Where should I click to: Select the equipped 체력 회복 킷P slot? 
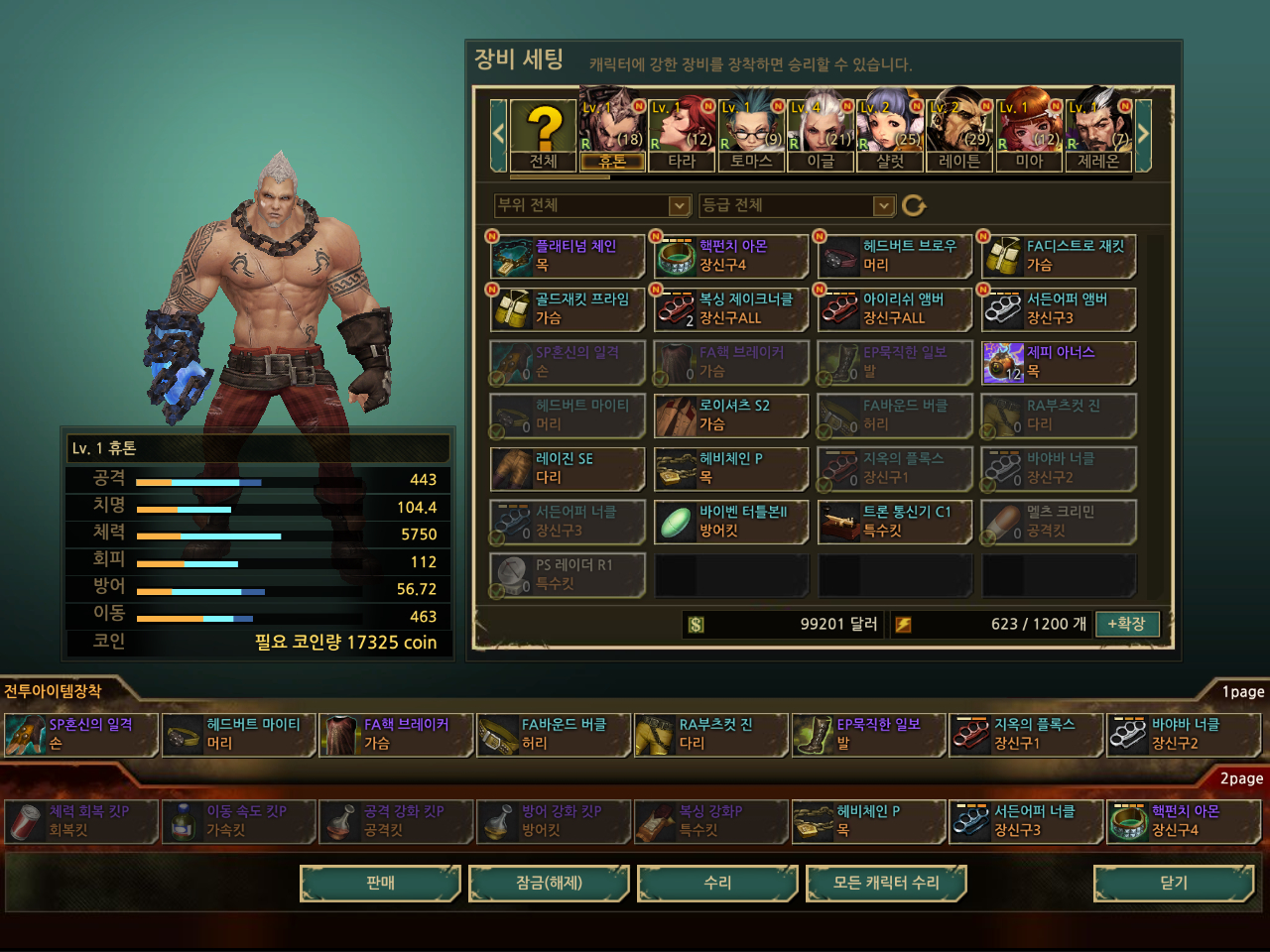[81, 821]
